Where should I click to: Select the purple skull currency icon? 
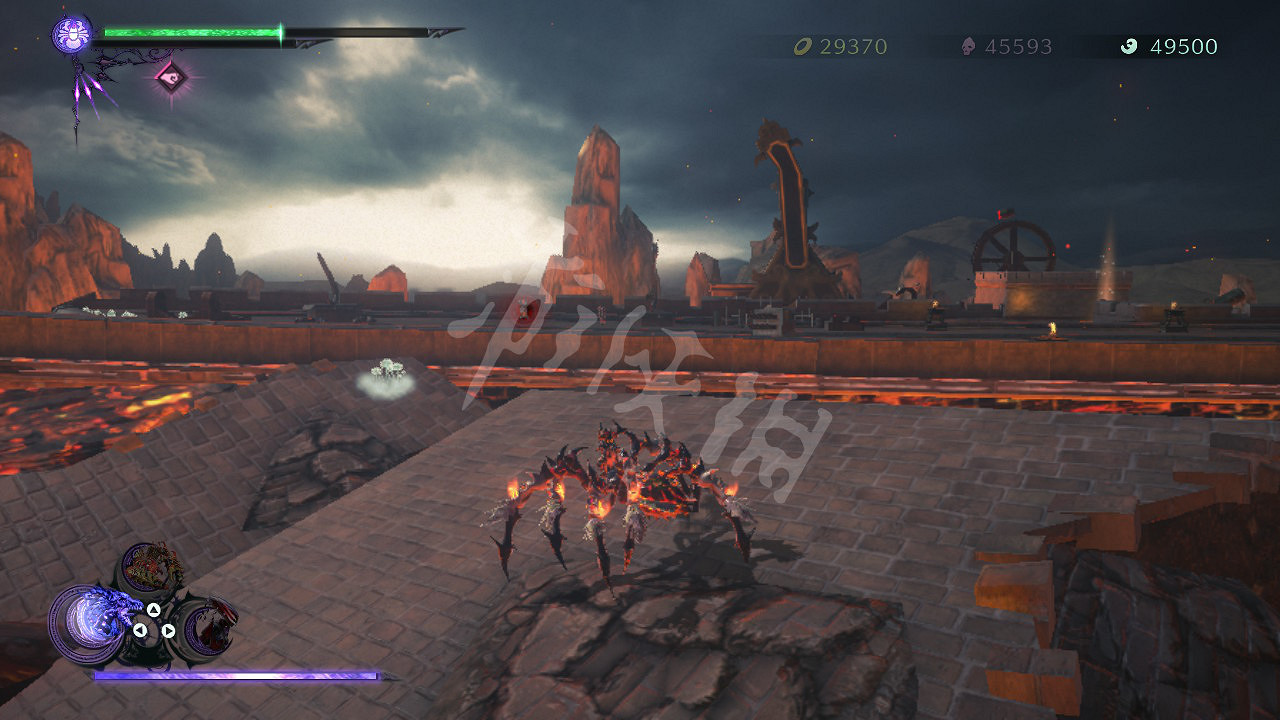966,46
